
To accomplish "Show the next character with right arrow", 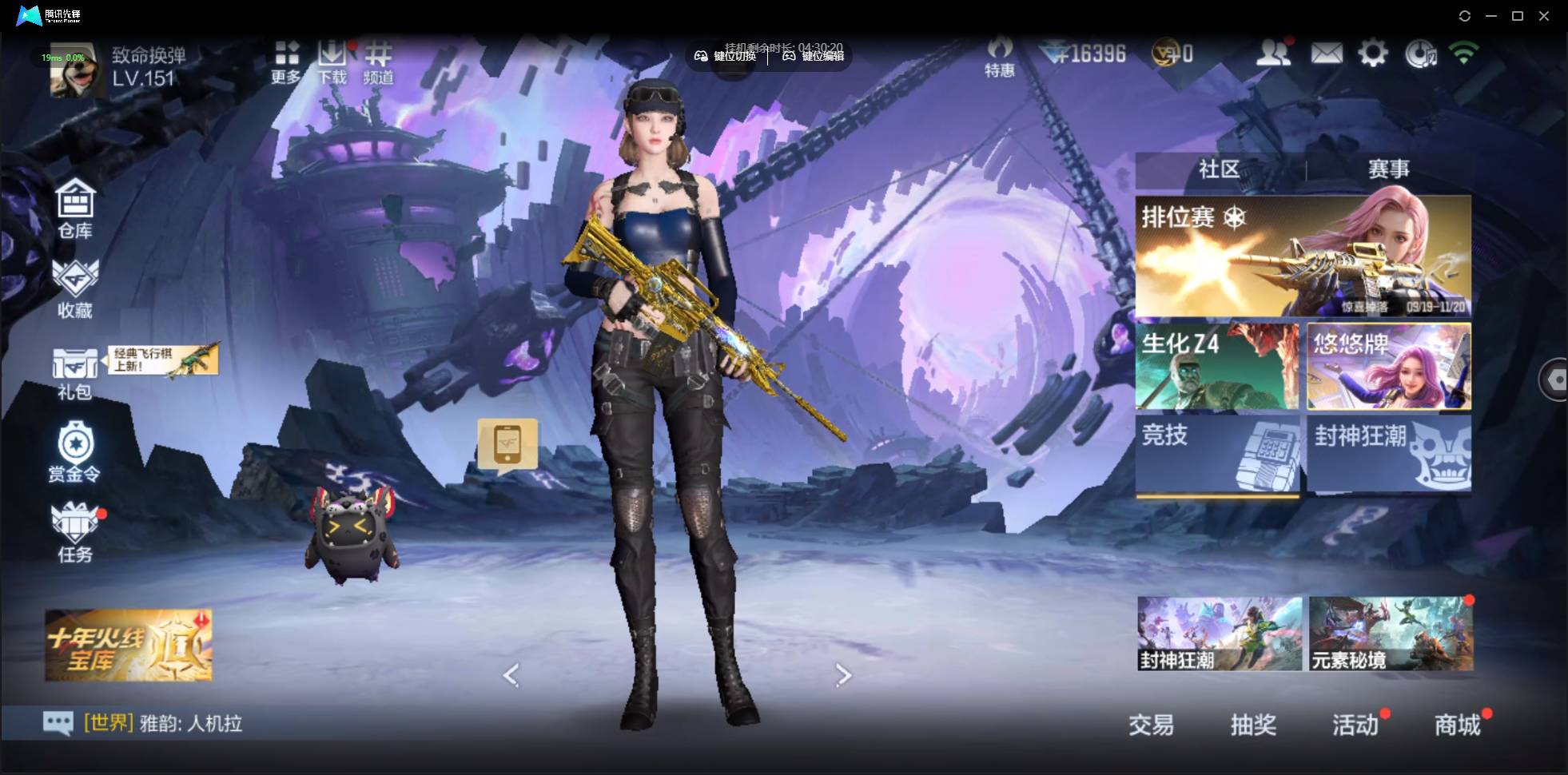I will [843, 675].
